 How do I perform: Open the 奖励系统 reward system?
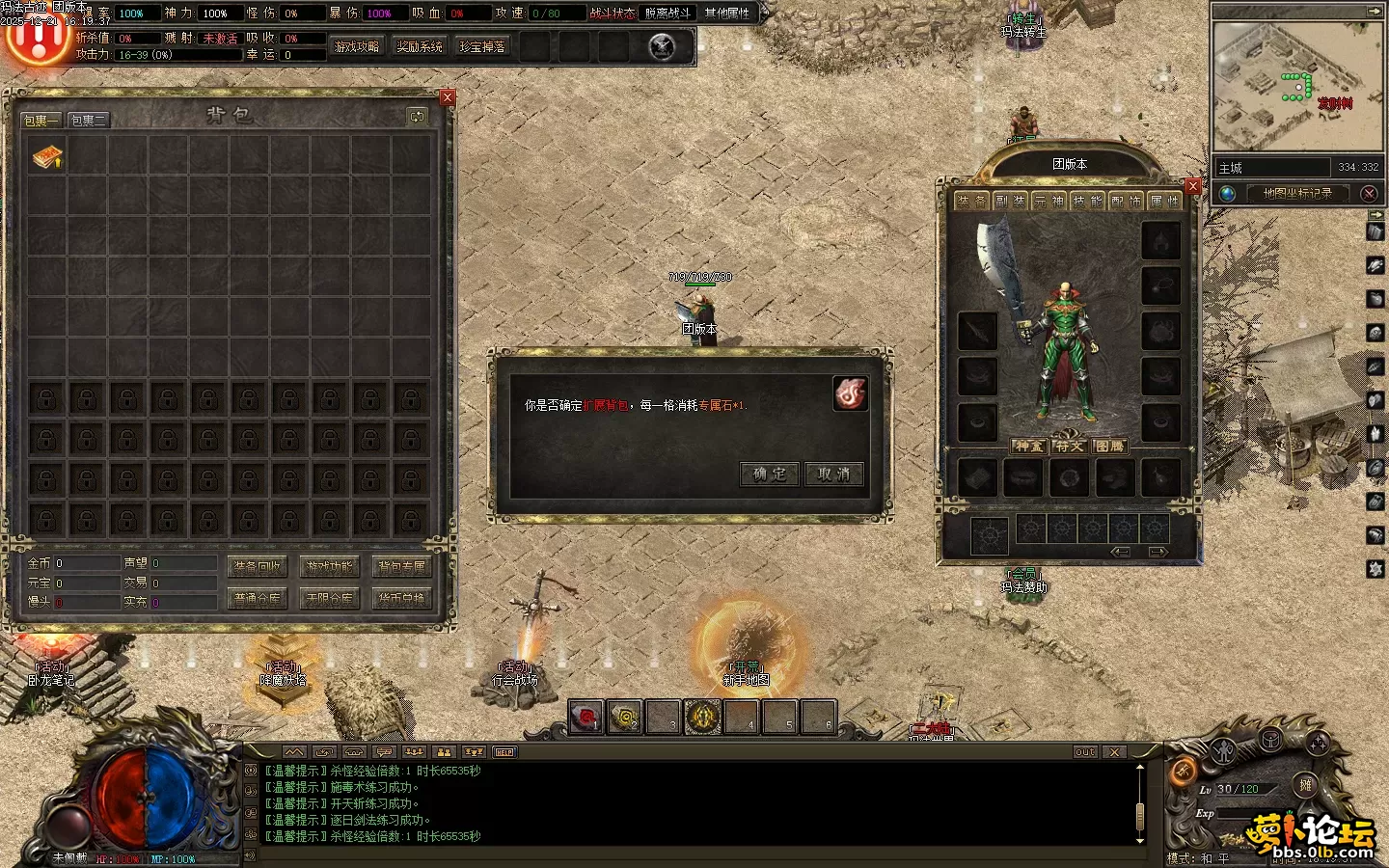pos(420,46)
